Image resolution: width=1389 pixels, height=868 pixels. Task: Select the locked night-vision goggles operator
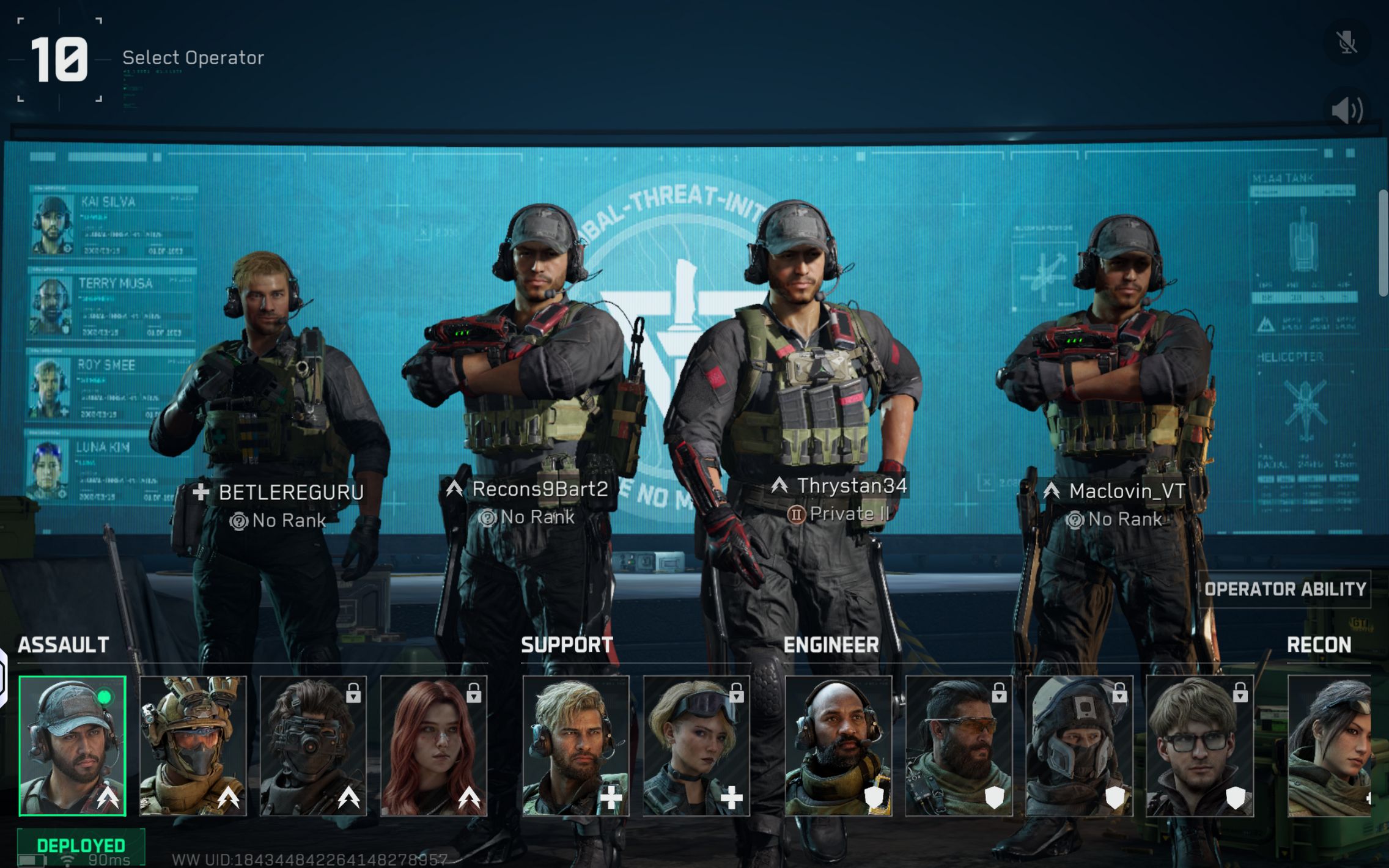pos(313,746)
